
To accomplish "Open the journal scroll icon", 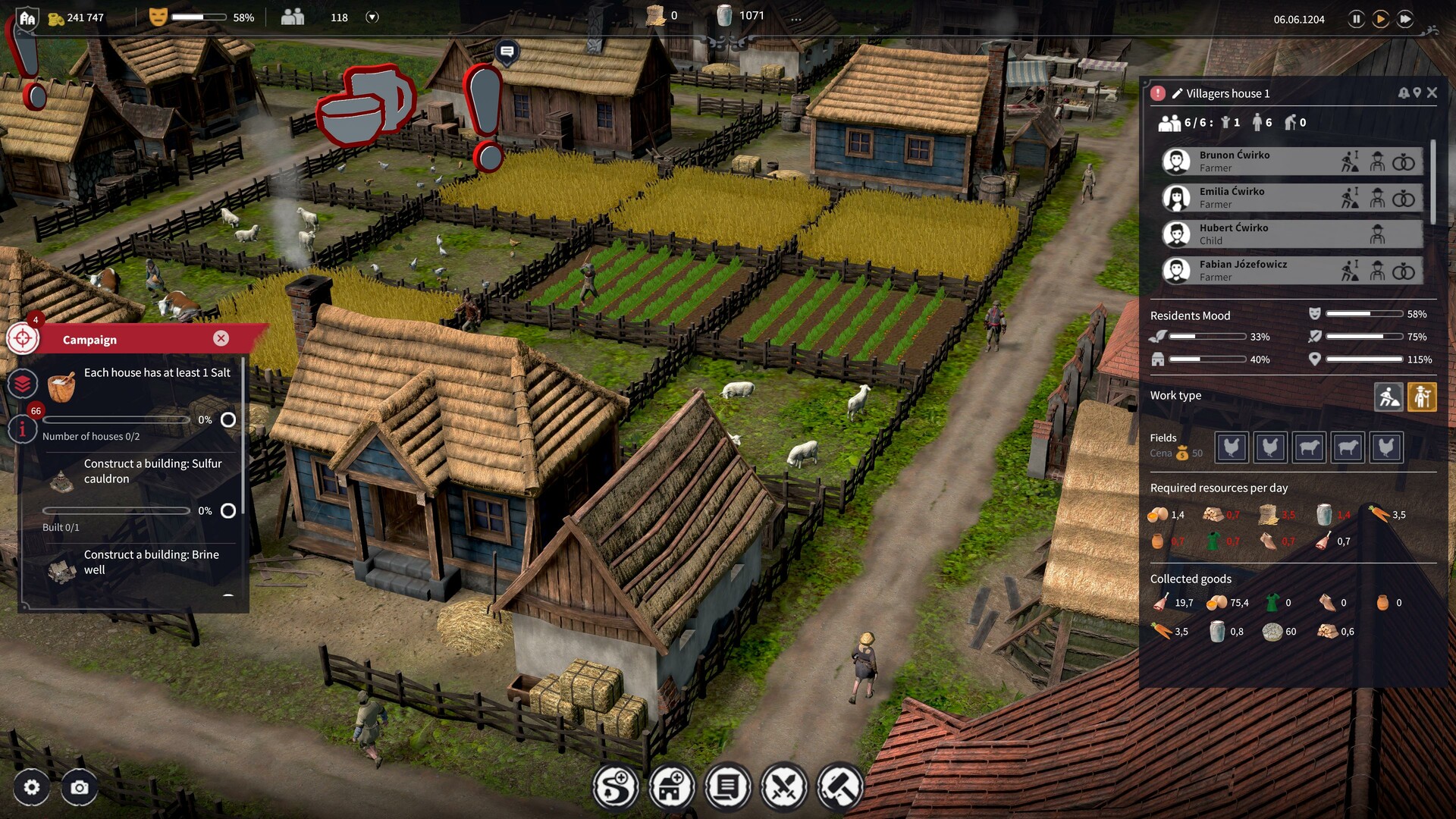I will click(727, 787).
